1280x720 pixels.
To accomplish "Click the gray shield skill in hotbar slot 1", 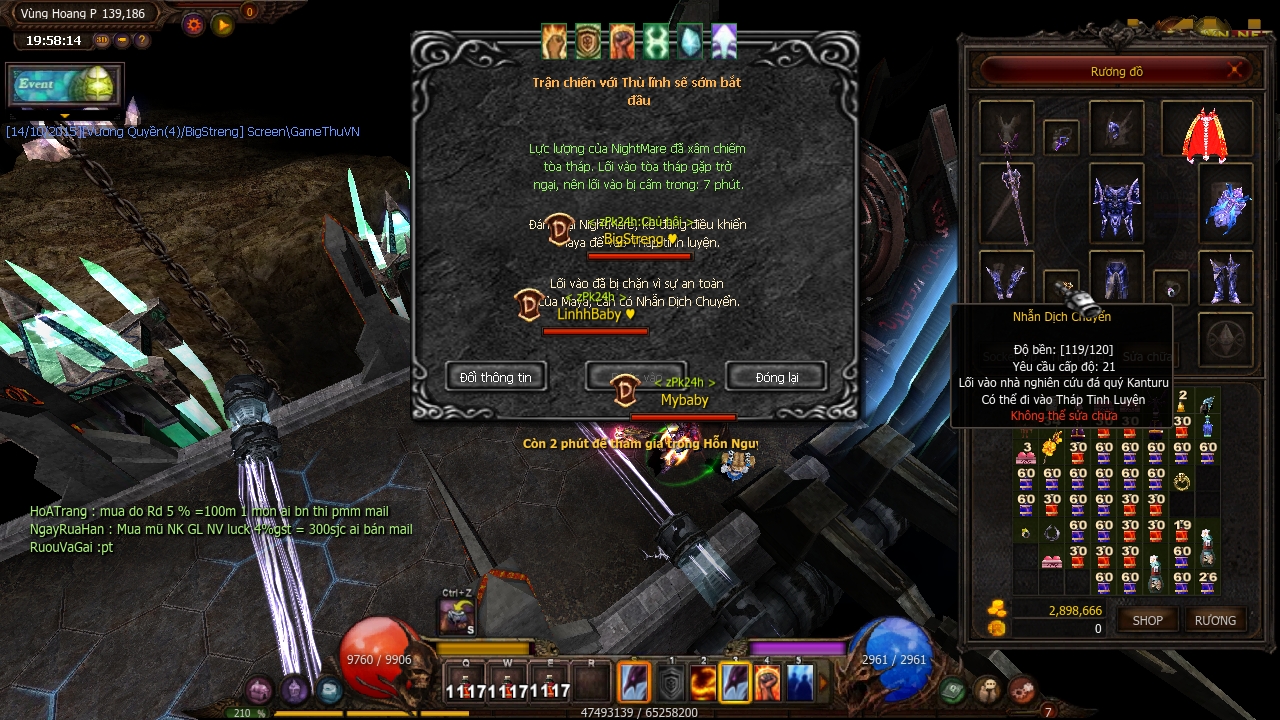I will [672, 683].
